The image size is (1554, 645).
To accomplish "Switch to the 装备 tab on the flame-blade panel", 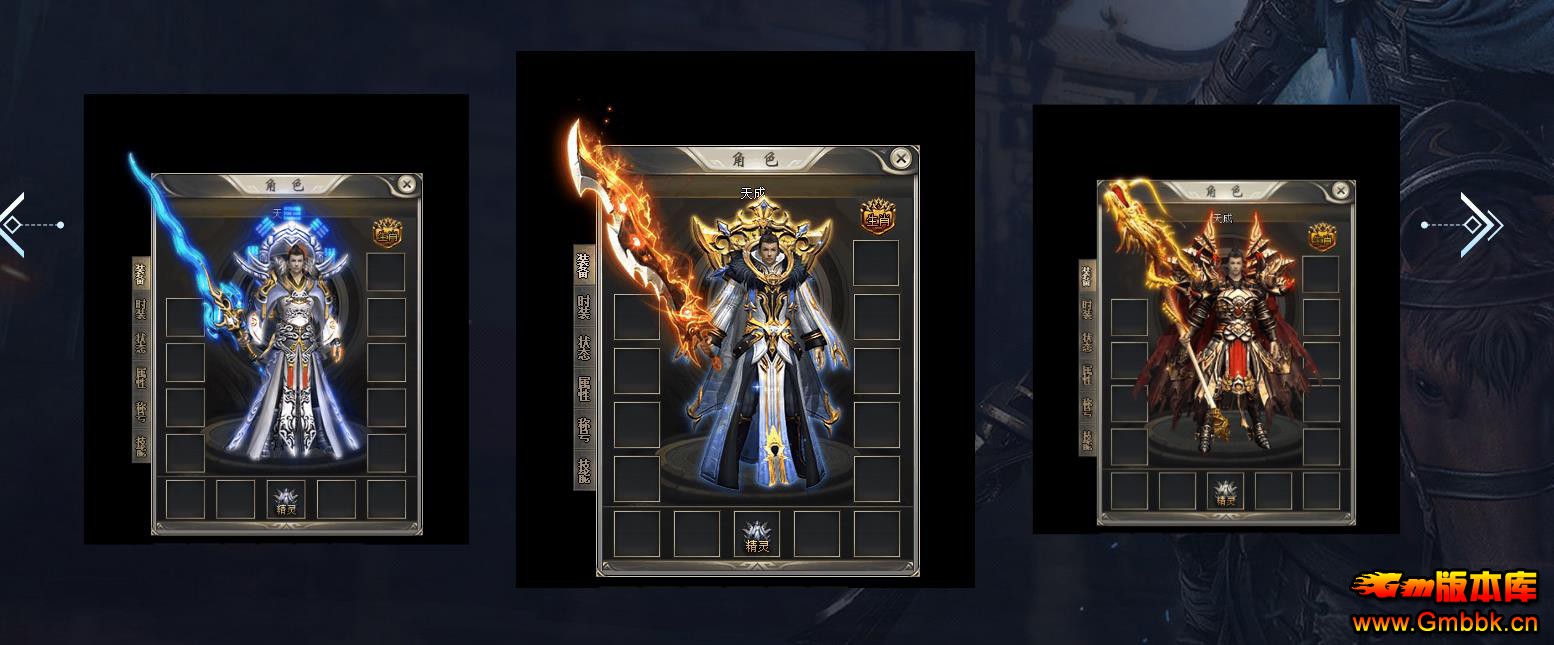I will tap(584, 267).
